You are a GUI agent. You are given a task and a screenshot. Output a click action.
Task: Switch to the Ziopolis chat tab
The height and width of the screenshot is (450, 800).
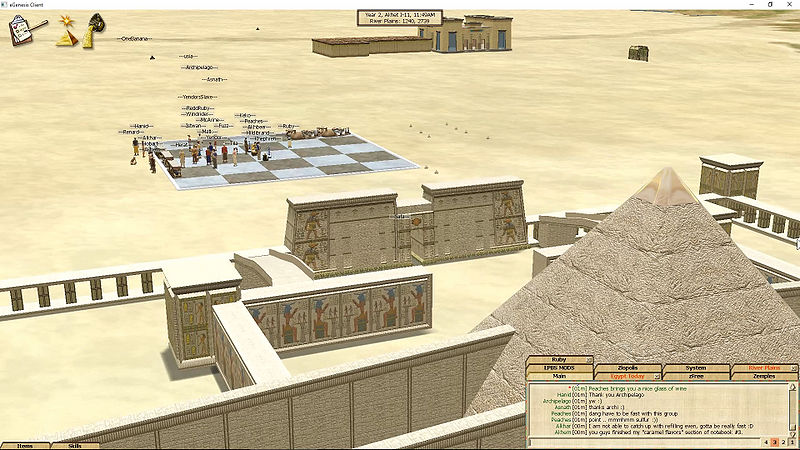(x=628, y=368)
